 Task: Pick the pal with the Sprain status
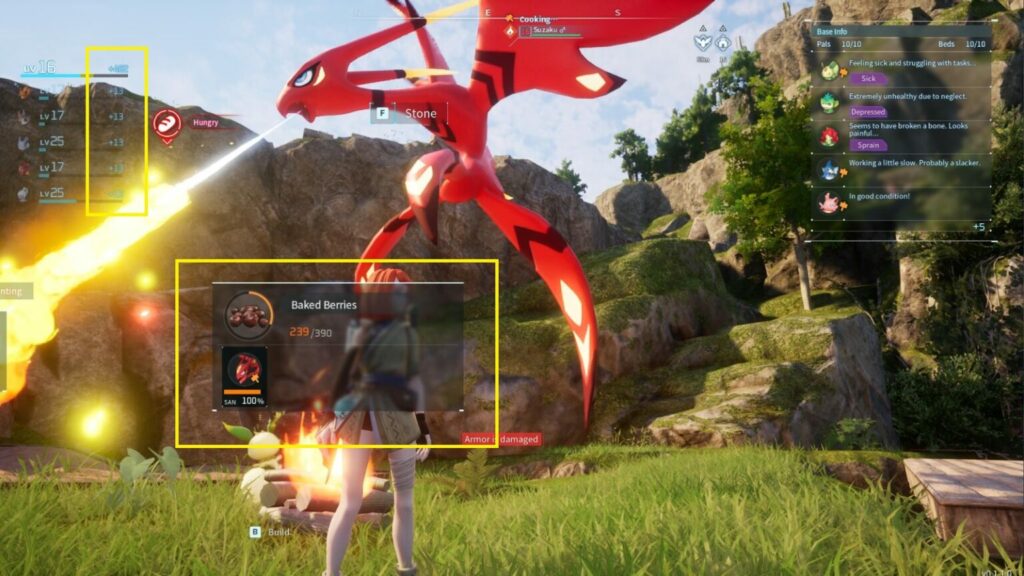(830, 136)
